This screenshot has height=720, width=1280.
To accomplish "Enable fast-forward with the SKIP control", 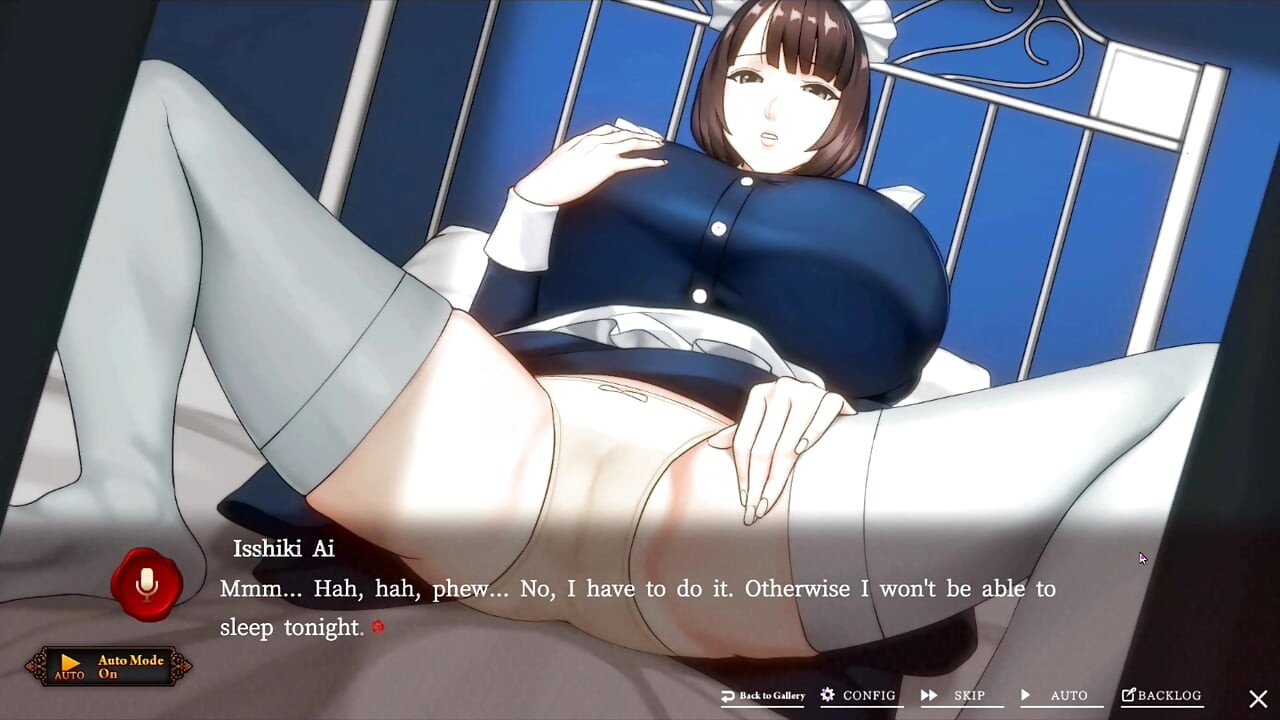I will point(960,696).
